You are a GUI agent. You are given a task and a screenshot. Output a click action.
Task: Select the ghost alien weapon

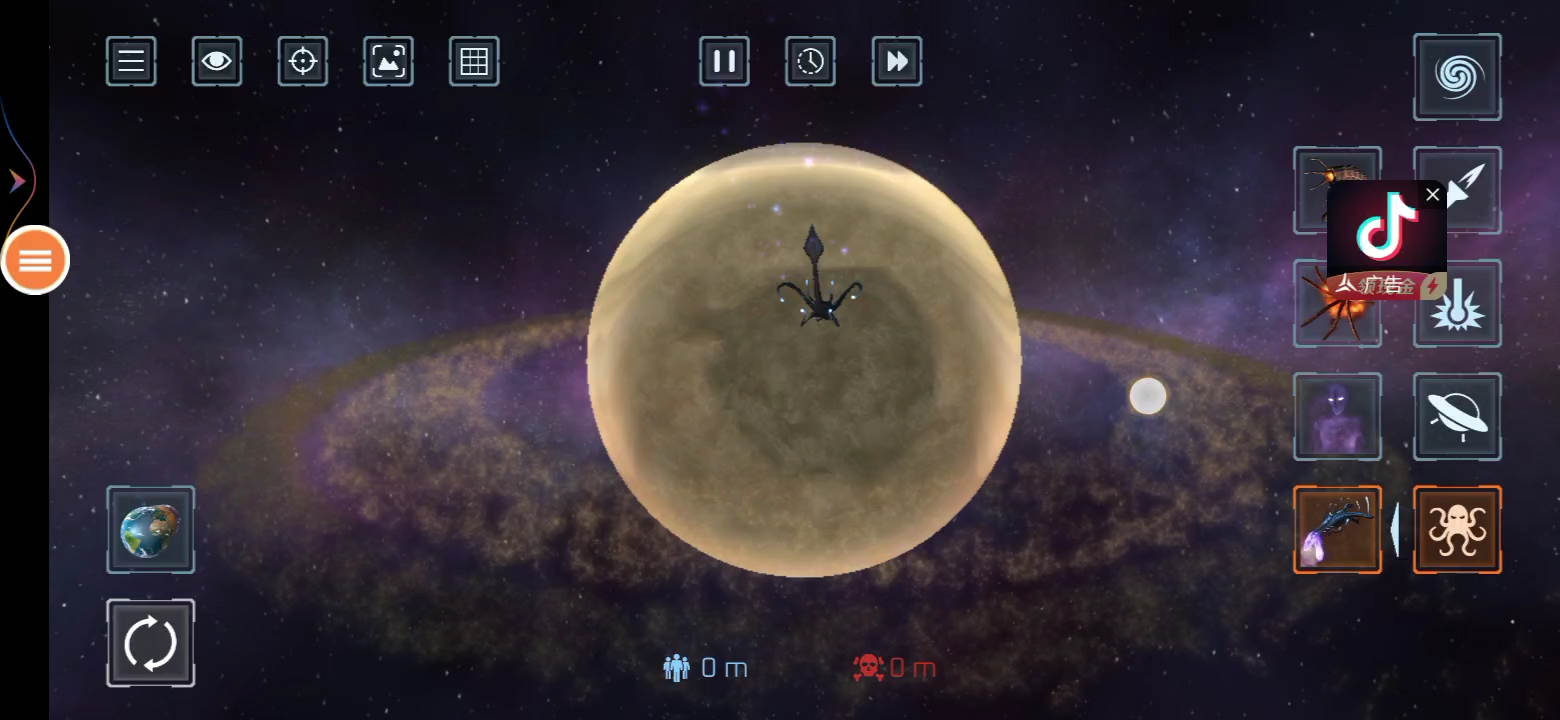[1337, 416]
